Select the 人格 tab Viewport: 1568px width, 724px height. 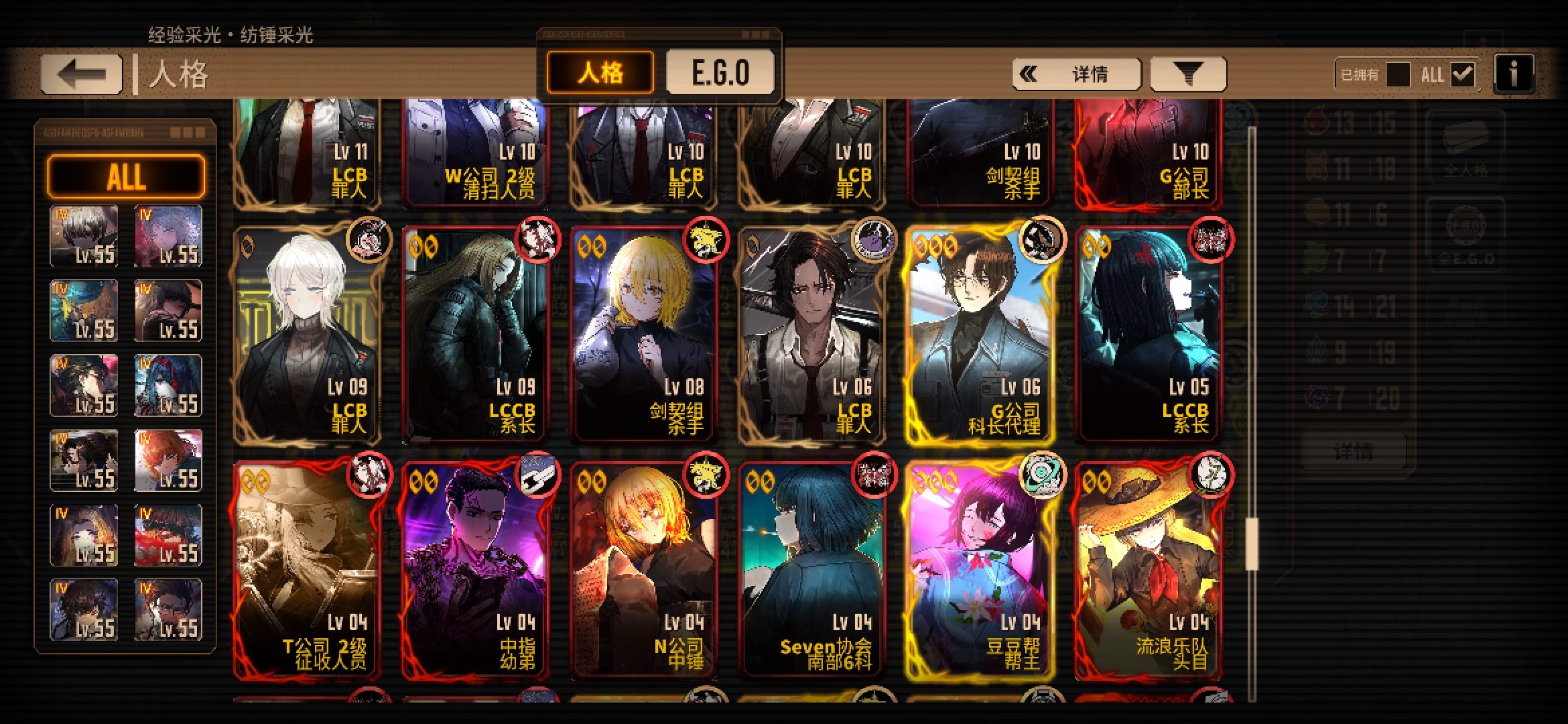(x=600, y=72)
